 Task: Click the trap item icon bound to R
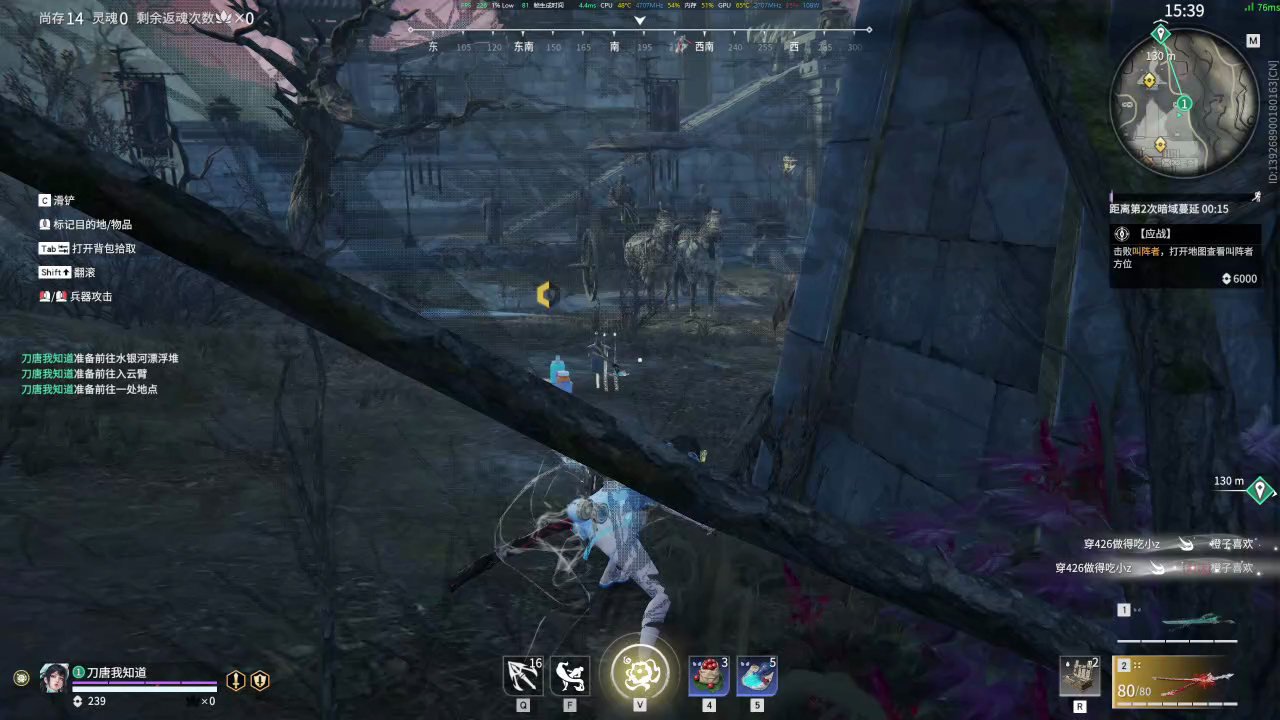point(1078,676)
